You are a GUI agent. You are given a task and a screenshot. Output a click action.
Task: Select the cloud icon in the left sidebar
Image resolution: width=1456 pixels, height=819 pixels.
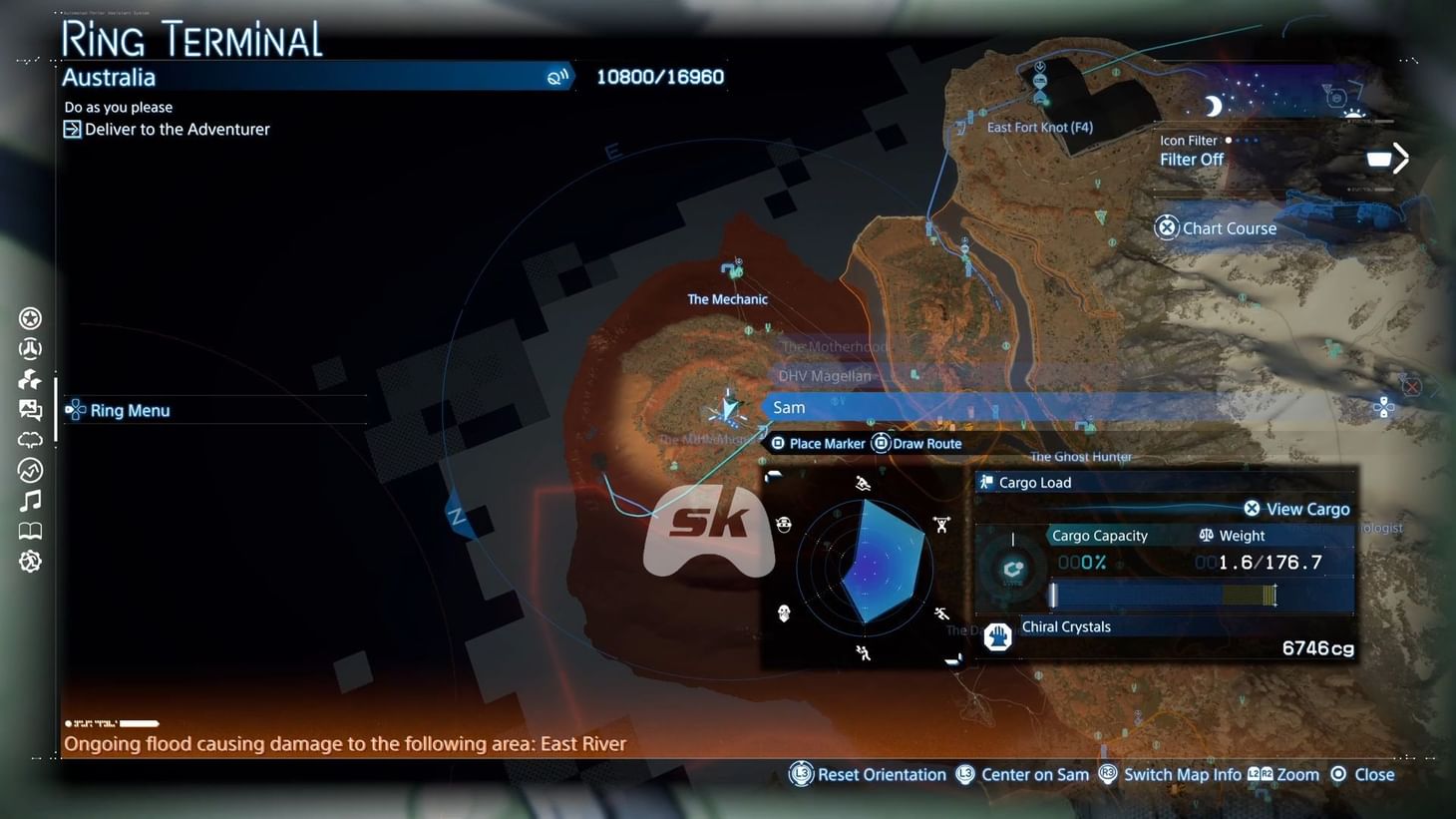point(30,439)
